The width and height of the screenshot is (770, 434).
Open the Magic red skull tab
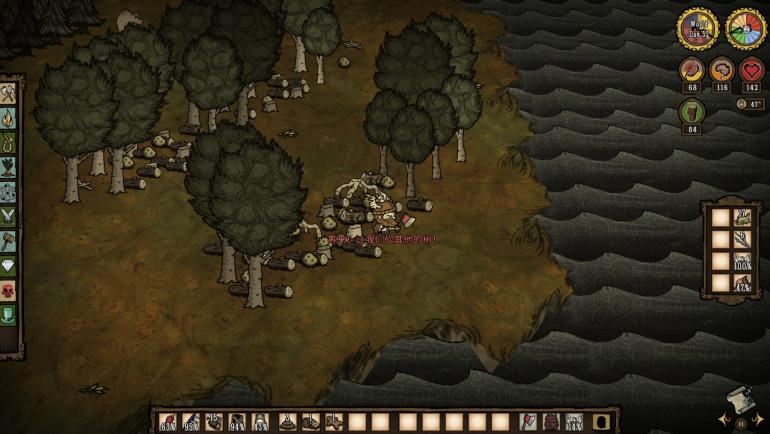[9, 290]
